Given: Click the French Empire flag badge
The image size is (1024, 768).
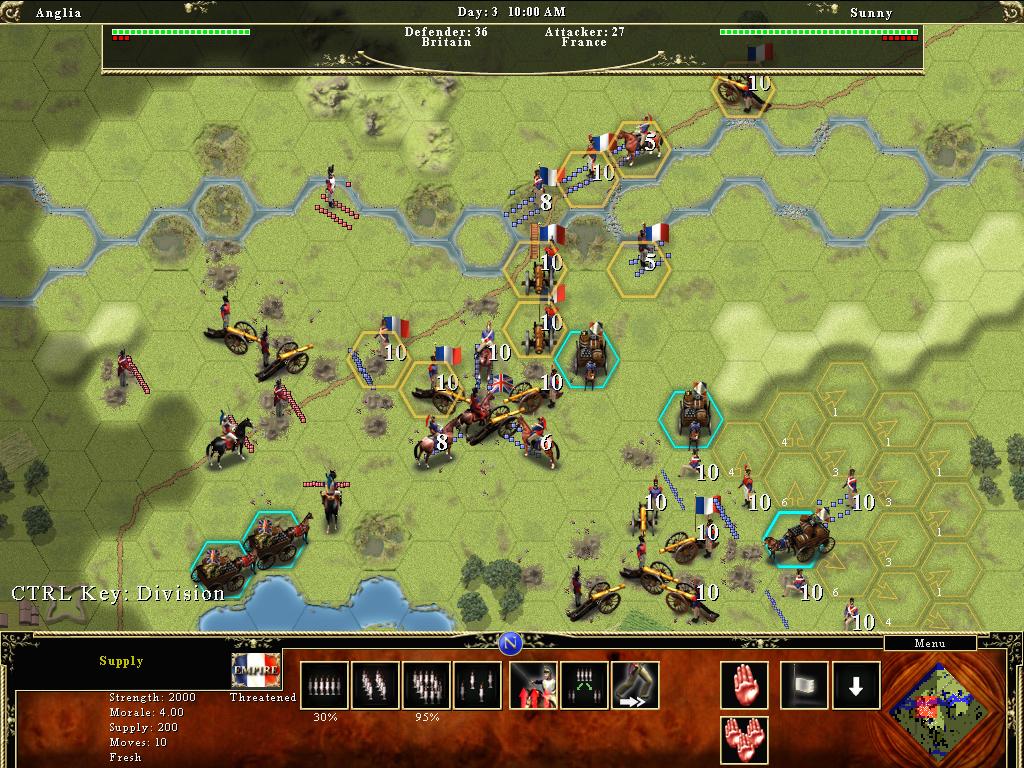Looking at the screenshot, I should coord(256,669).
